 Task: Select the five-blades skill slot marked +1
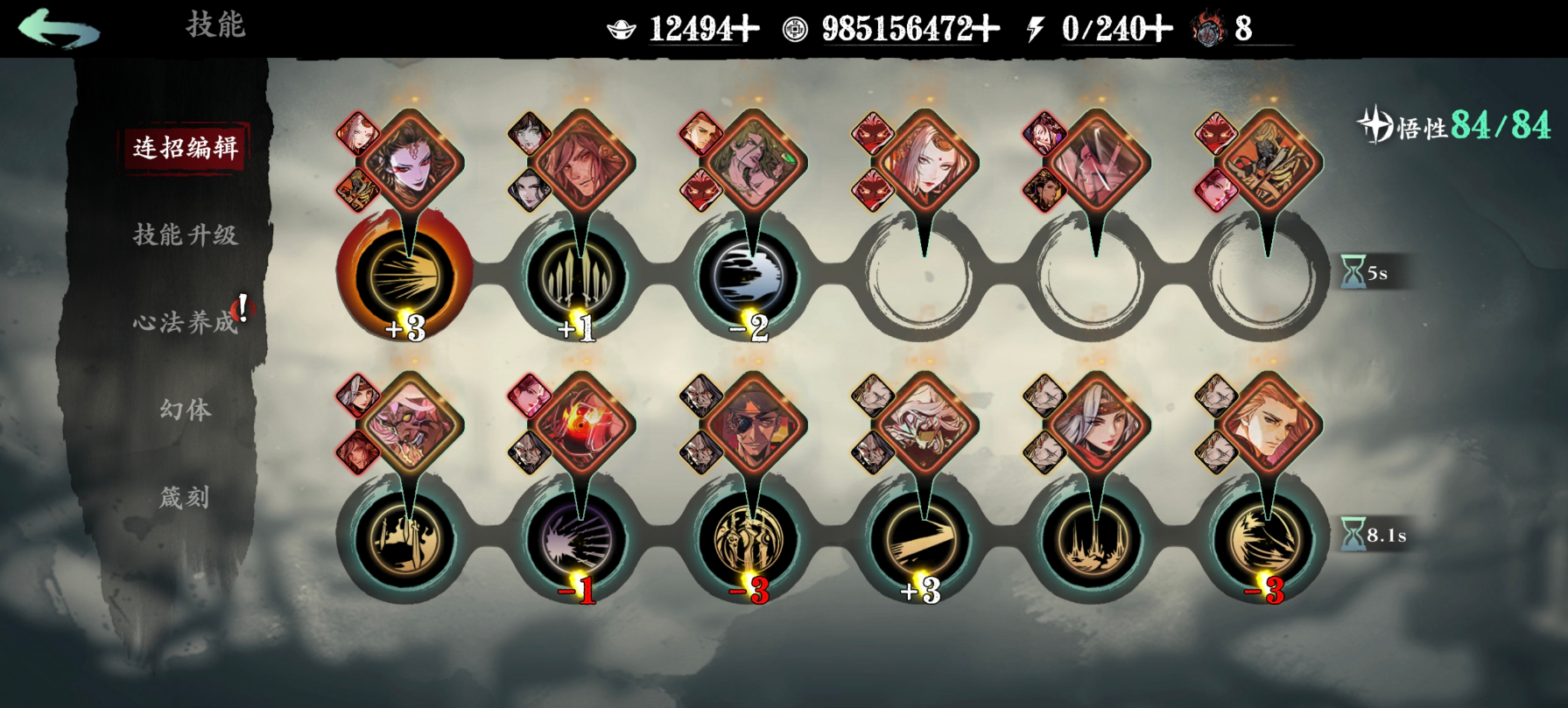pos(576,276)
